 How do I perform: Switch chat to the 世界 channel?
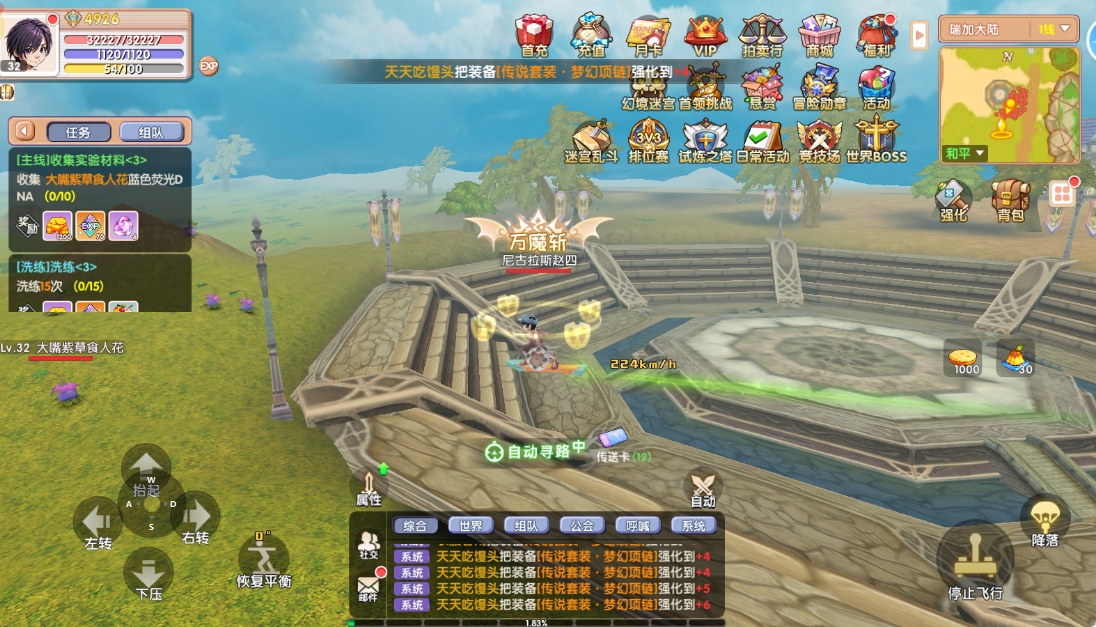click(470, 525)
